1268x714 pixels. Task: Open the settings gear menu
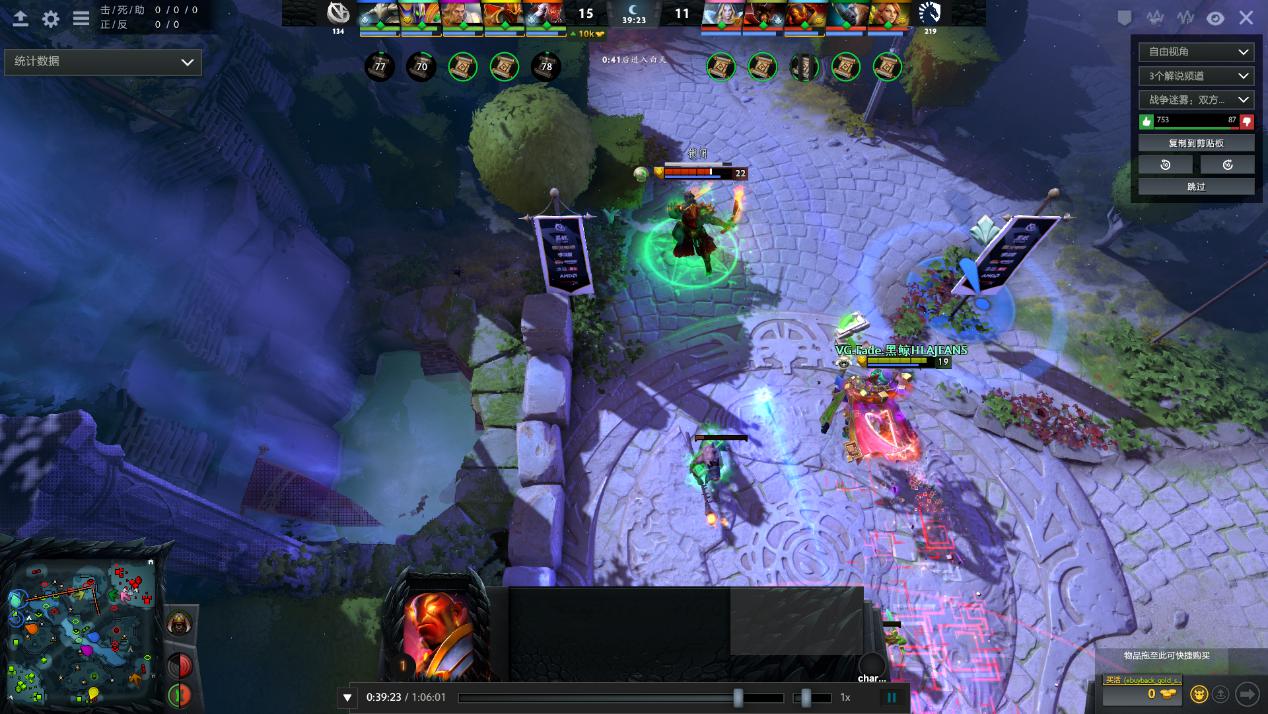[51, 19]
